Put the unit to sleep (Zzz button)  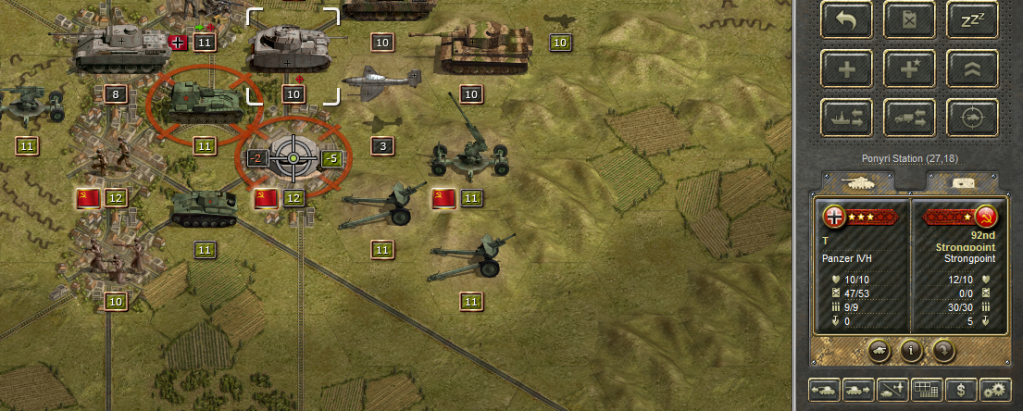pos(972,18)
